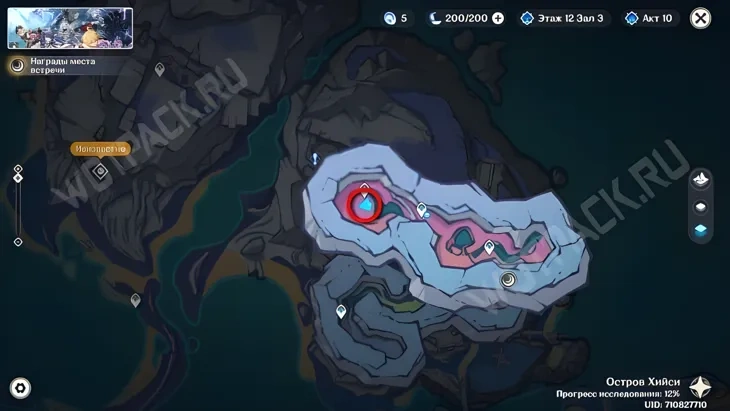Close the map screen
Screen dimensions: 730x411
click(x=701, y=18)
